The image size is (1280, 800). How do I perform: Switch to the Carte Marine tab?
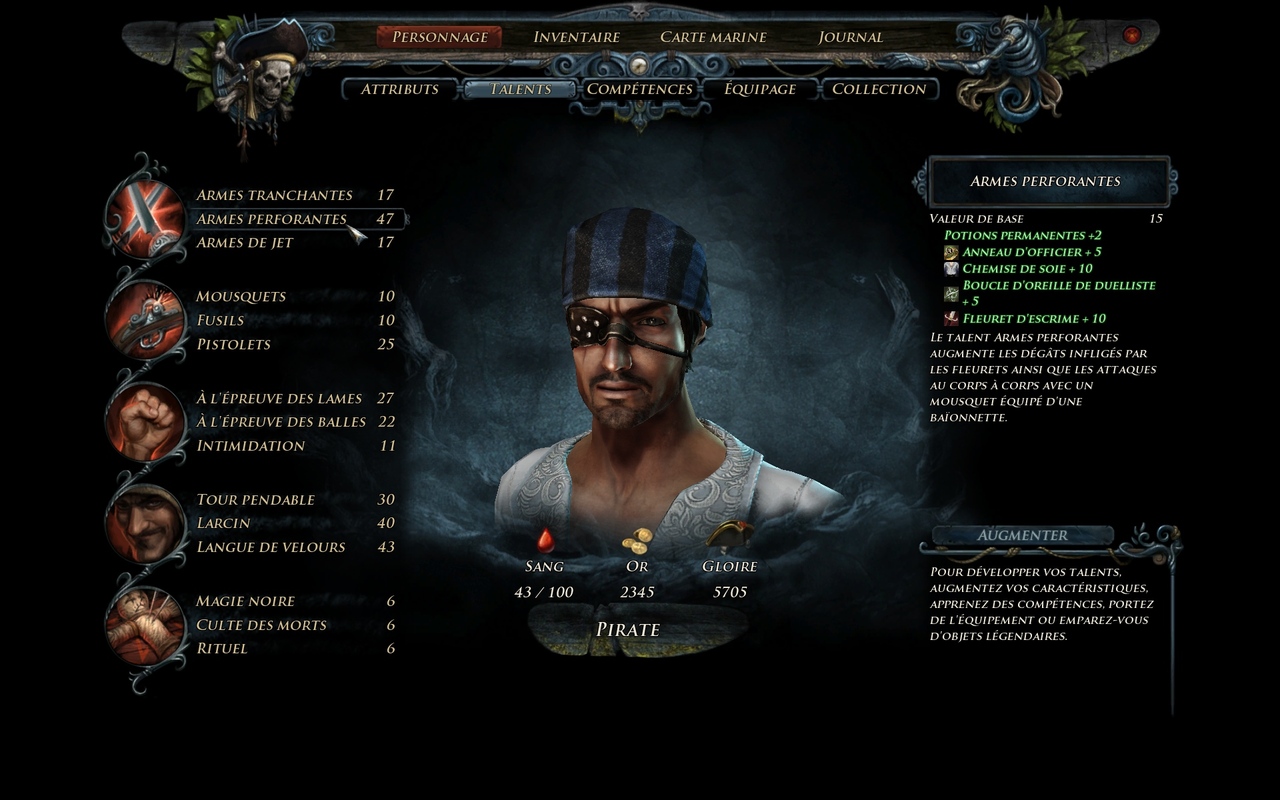click(x=713, y=37)
